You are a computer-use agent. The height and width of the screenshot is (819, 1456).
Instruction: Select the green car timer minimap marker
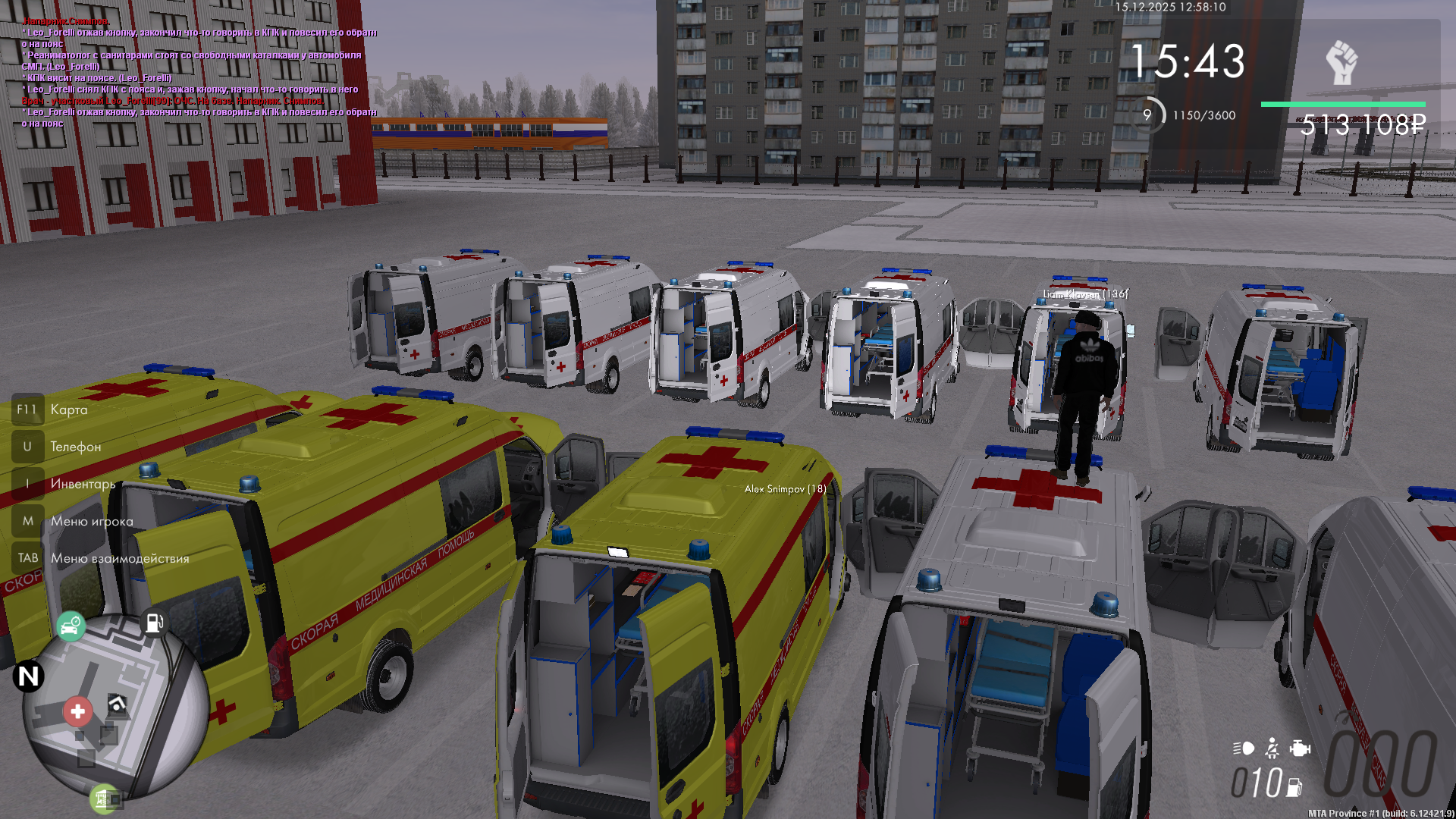click(x=71, y=626)
